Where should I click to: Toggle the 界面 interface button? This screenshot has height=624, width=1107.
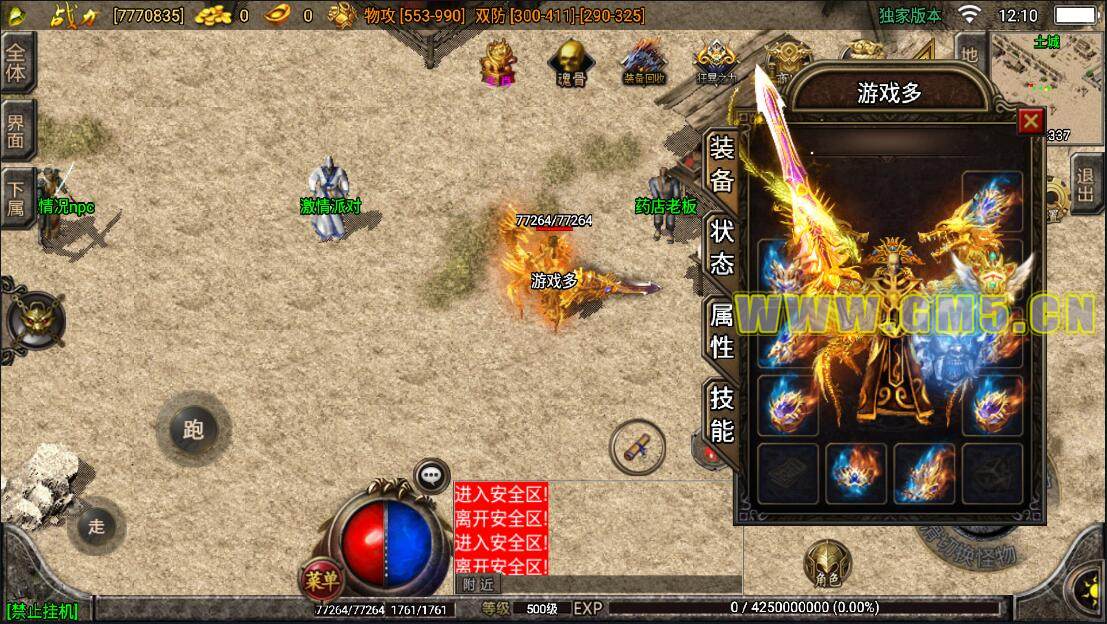[x=17, y=129]
